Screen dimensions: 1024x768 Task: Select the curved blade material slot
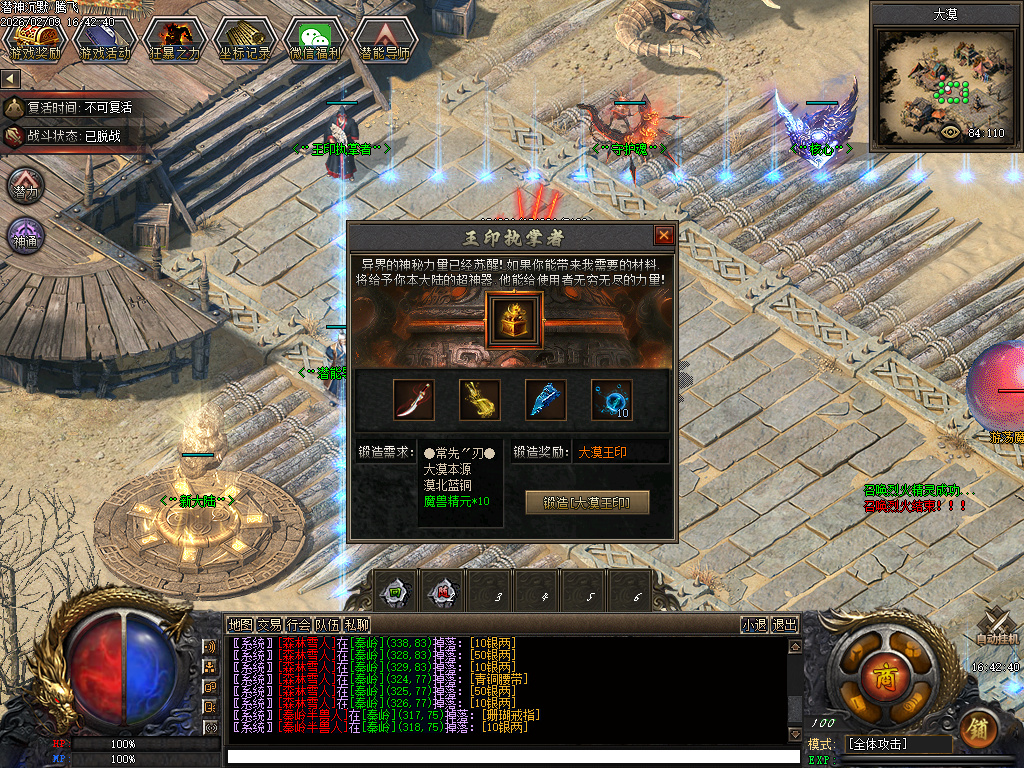pos(413,399)
